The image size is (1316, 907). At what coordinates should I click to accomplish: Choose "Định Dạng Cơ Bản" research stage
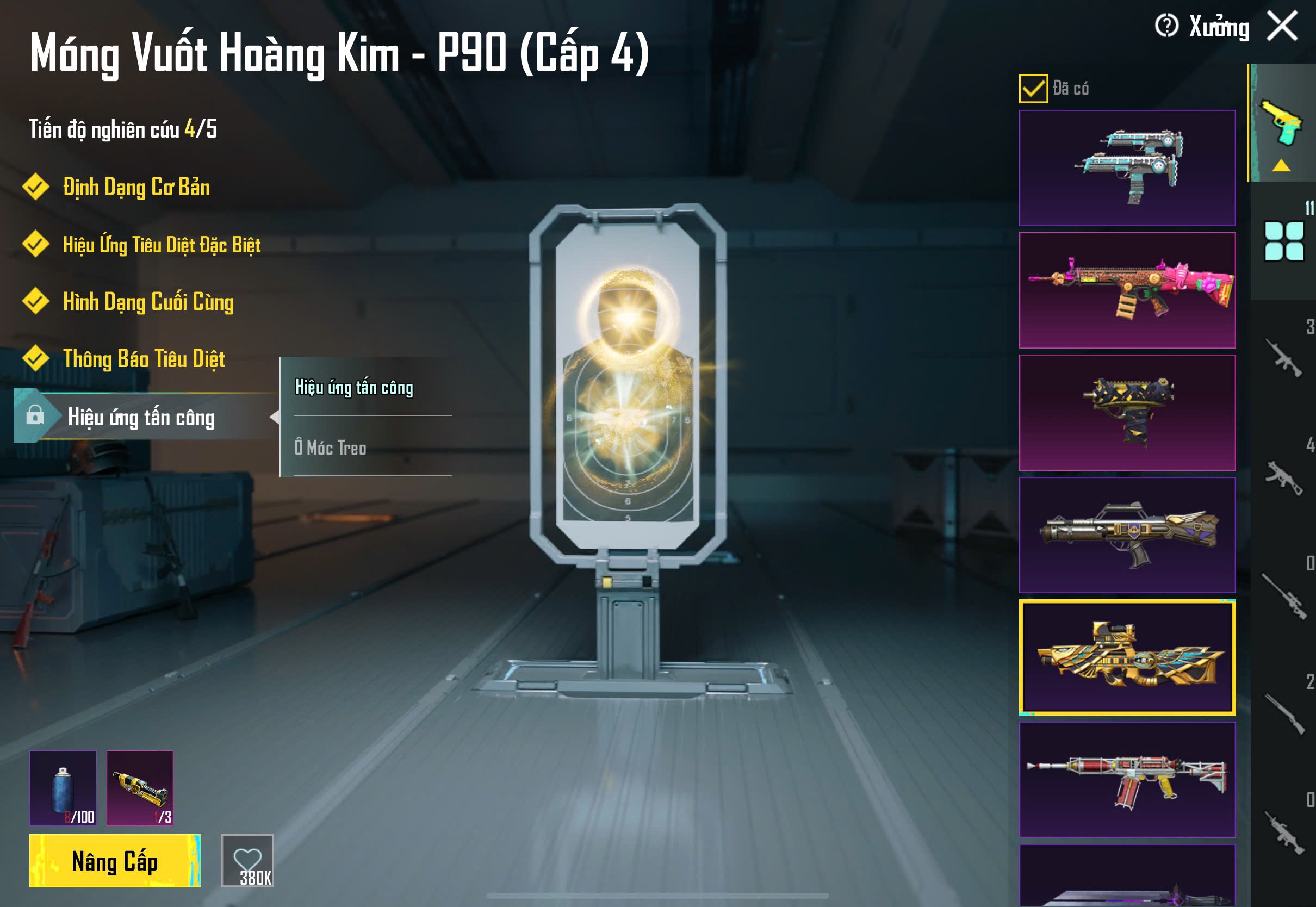[136, 188]
